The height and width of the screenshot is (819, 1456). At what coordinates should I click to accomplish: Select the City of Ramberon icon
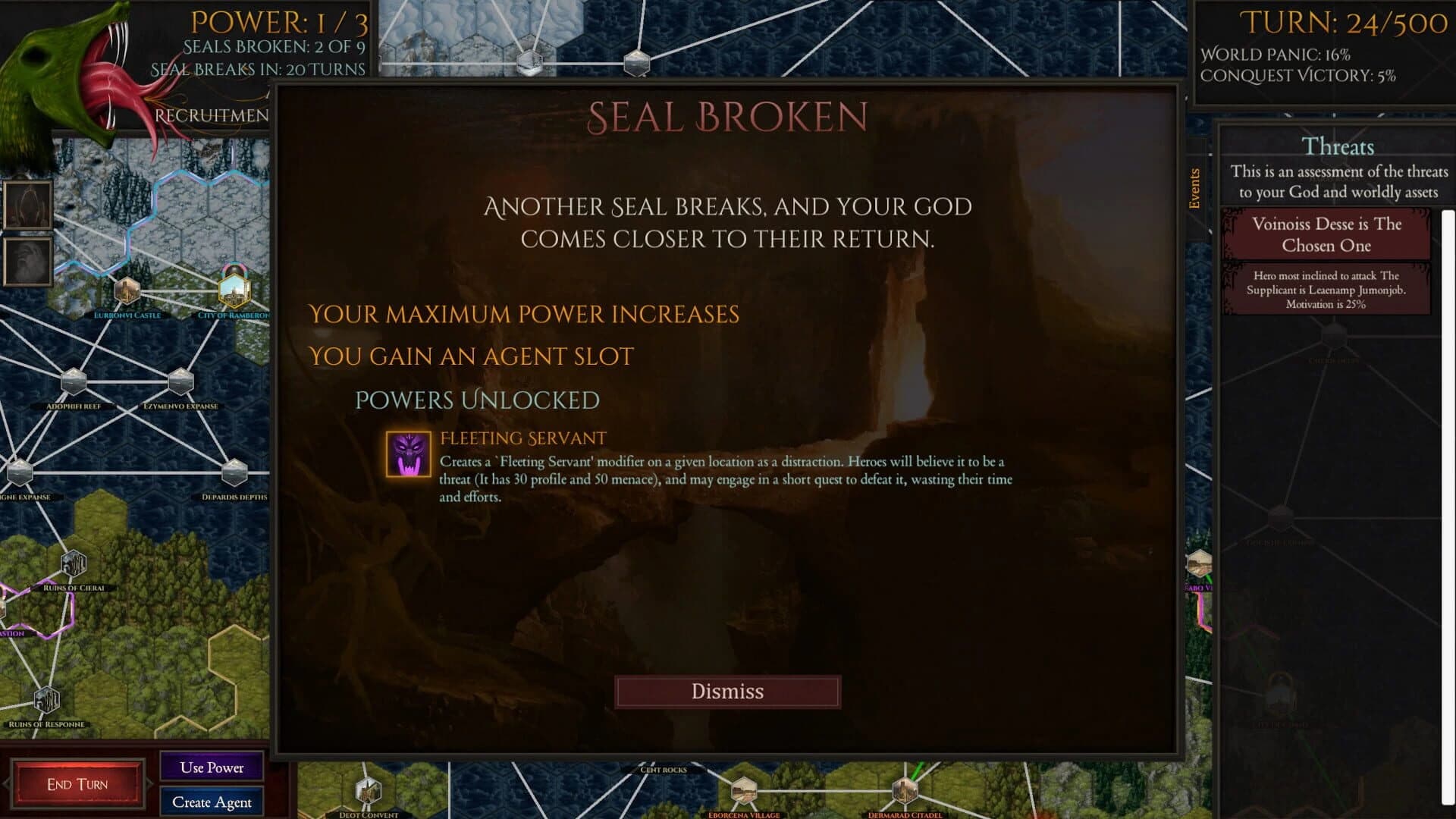coord(234,292)
